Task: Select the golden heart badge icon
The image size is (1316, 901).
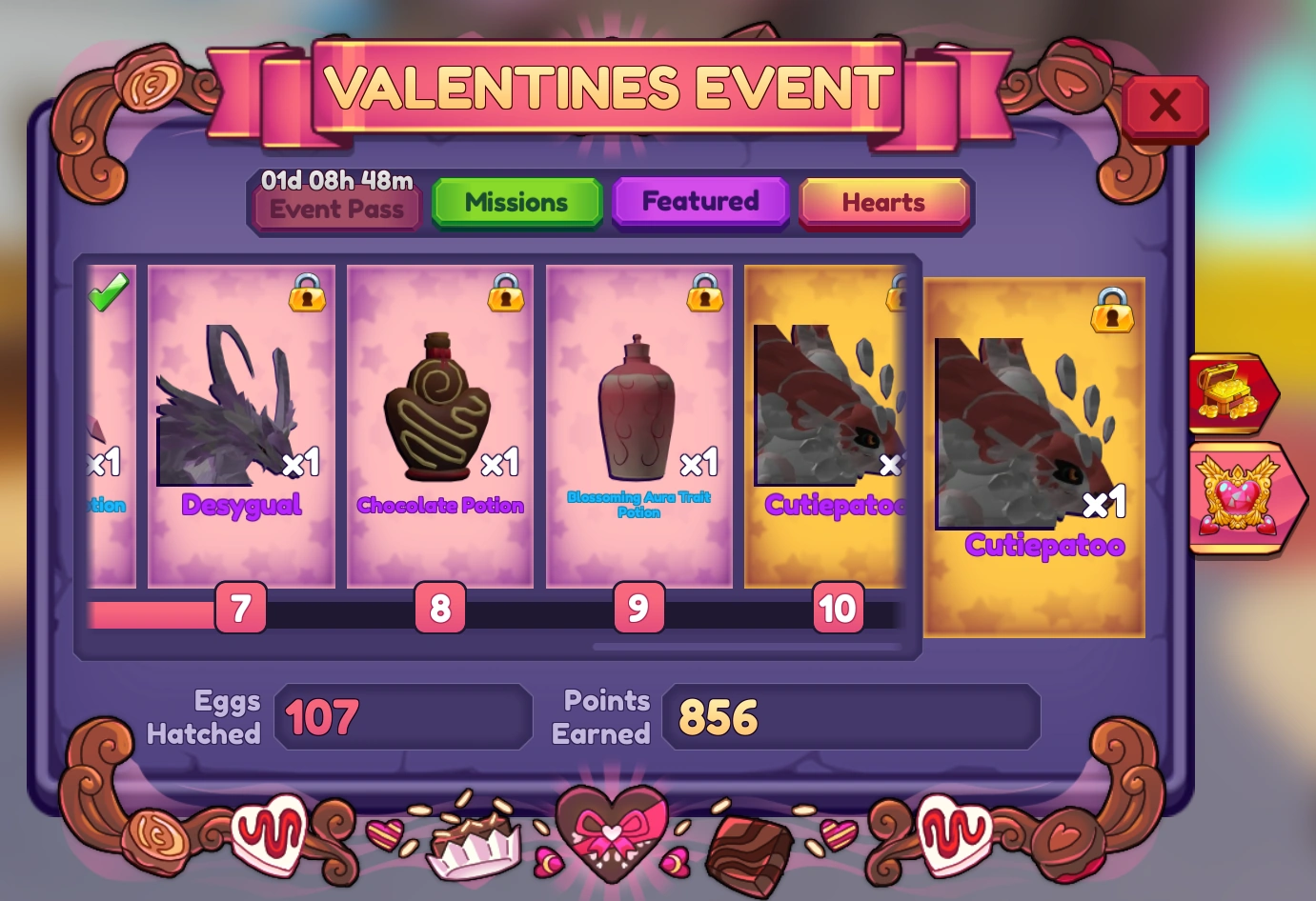Action: click(x=1238, y=497)
